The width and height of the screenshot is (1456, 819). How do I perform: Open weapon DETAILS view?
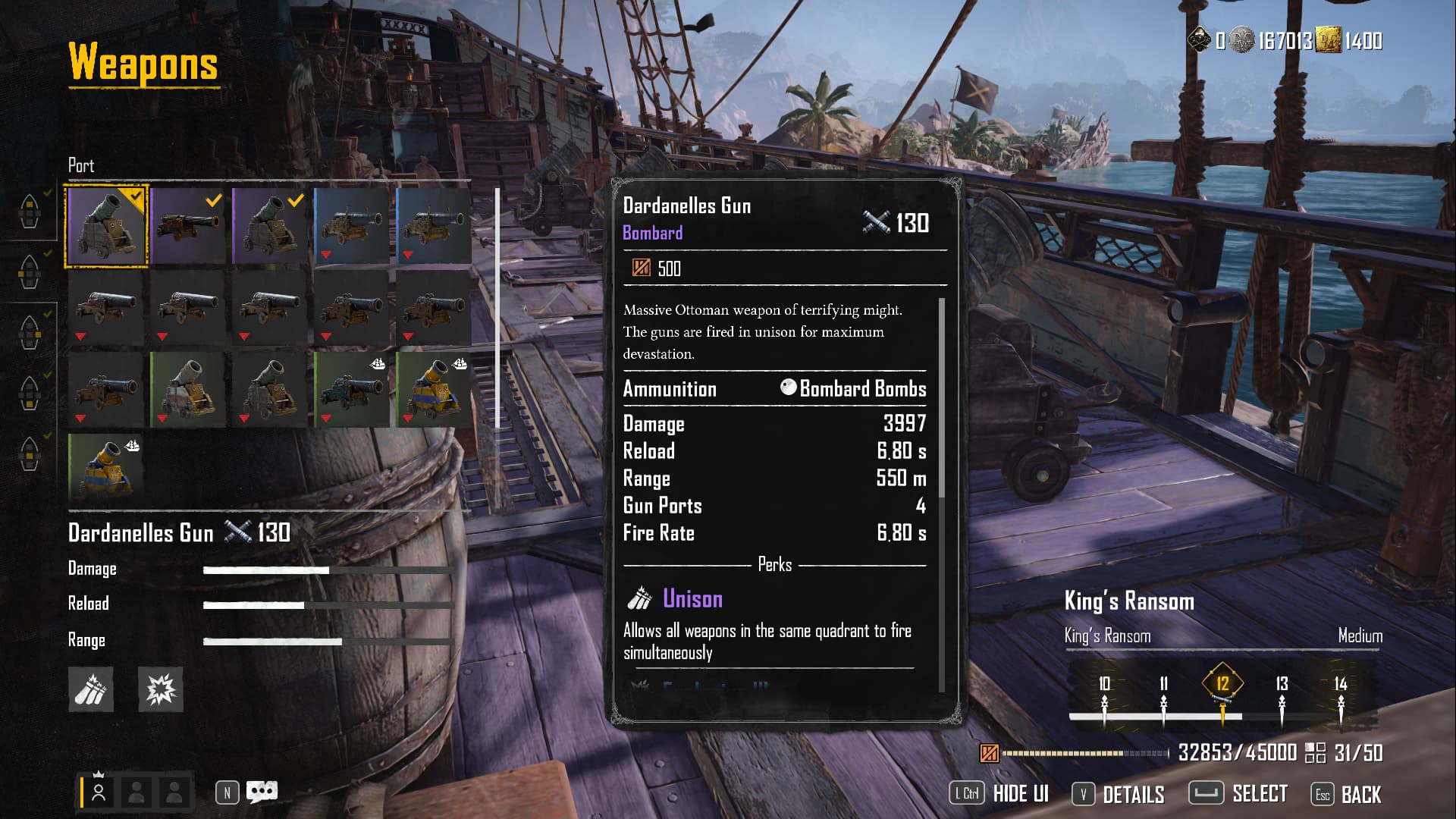tap(1119, 794)
